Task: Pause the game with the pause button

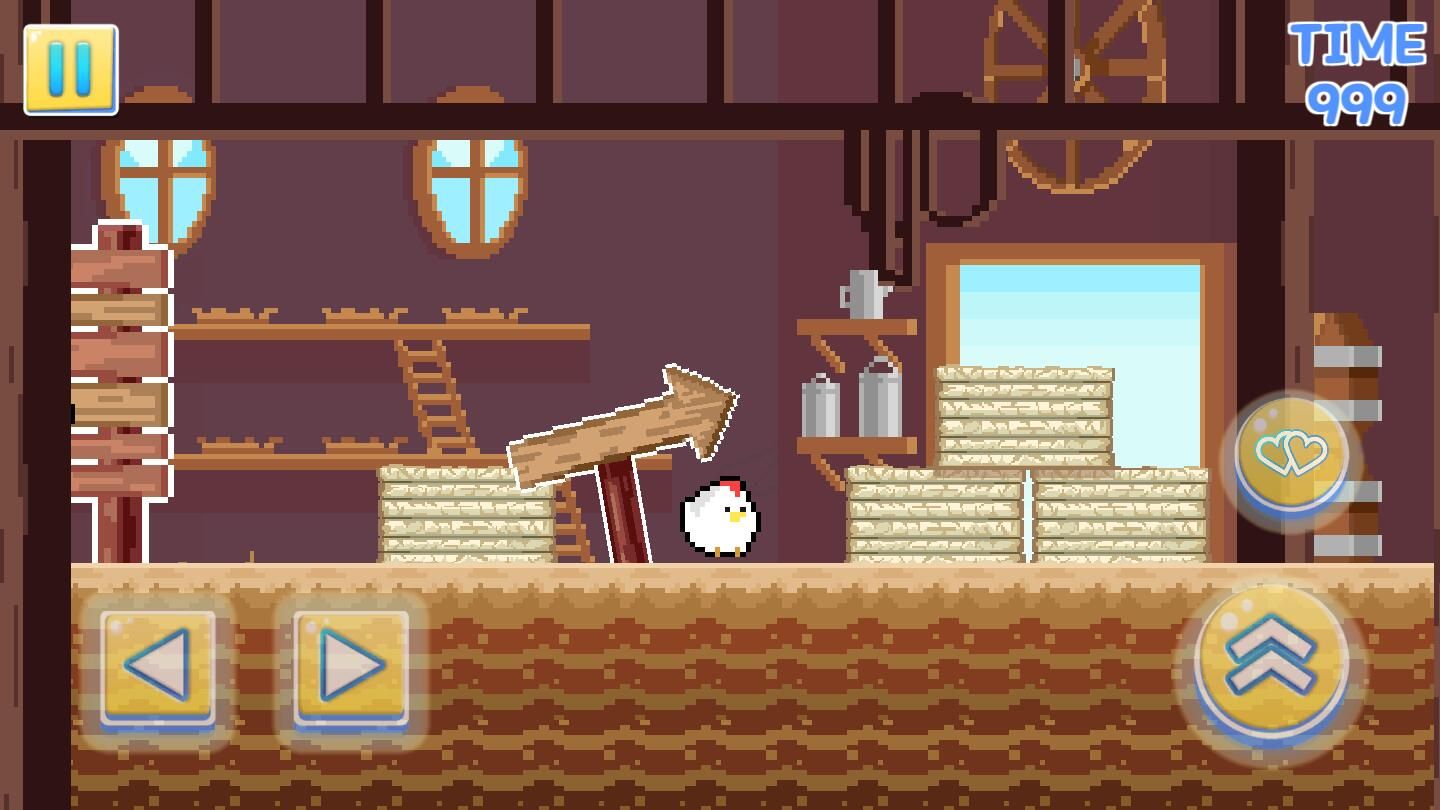Action: coord(70,70)
